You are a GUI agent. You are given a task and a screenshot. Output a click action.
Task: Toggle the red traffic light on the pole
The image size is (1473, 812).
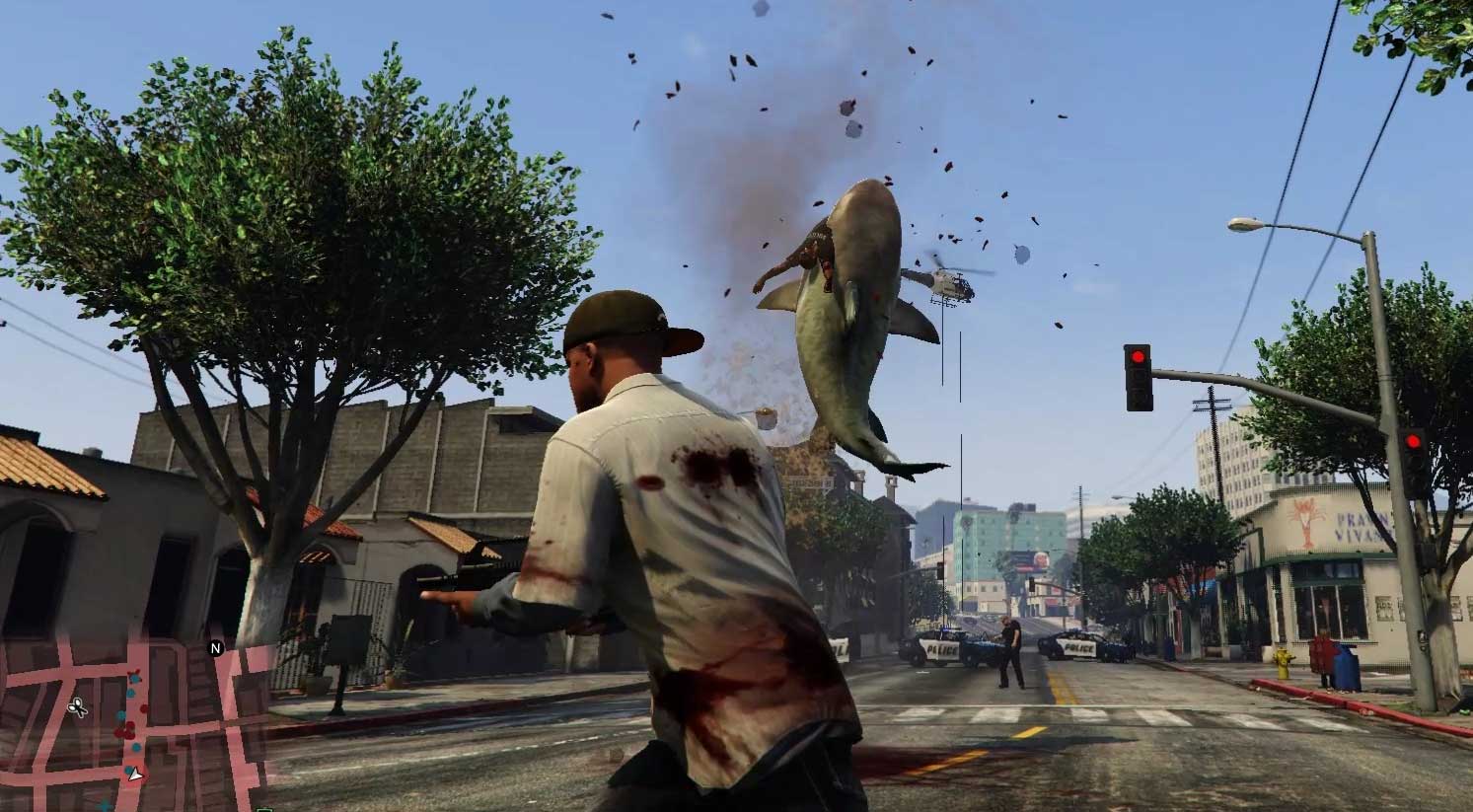pos(1138,357)
